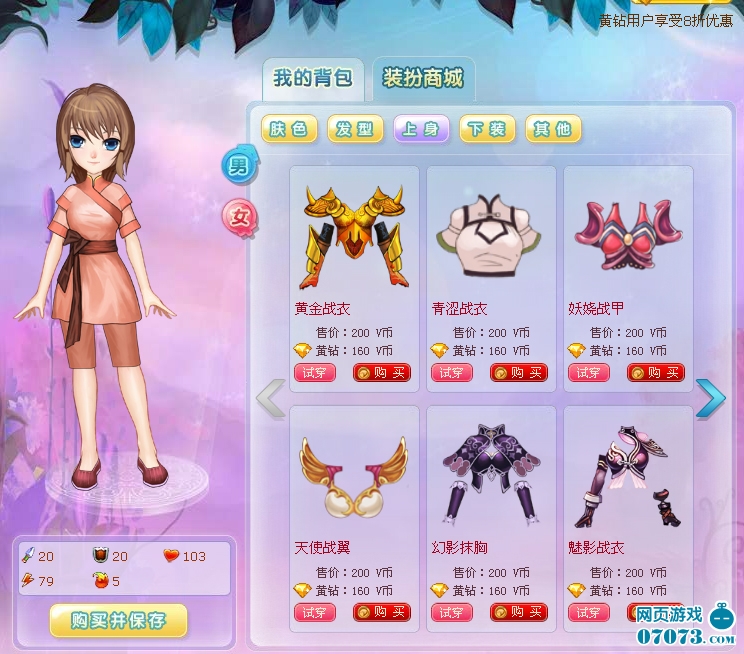
Task: Buy the 幻影抹胸 outfit
Action: pos(518,613)
